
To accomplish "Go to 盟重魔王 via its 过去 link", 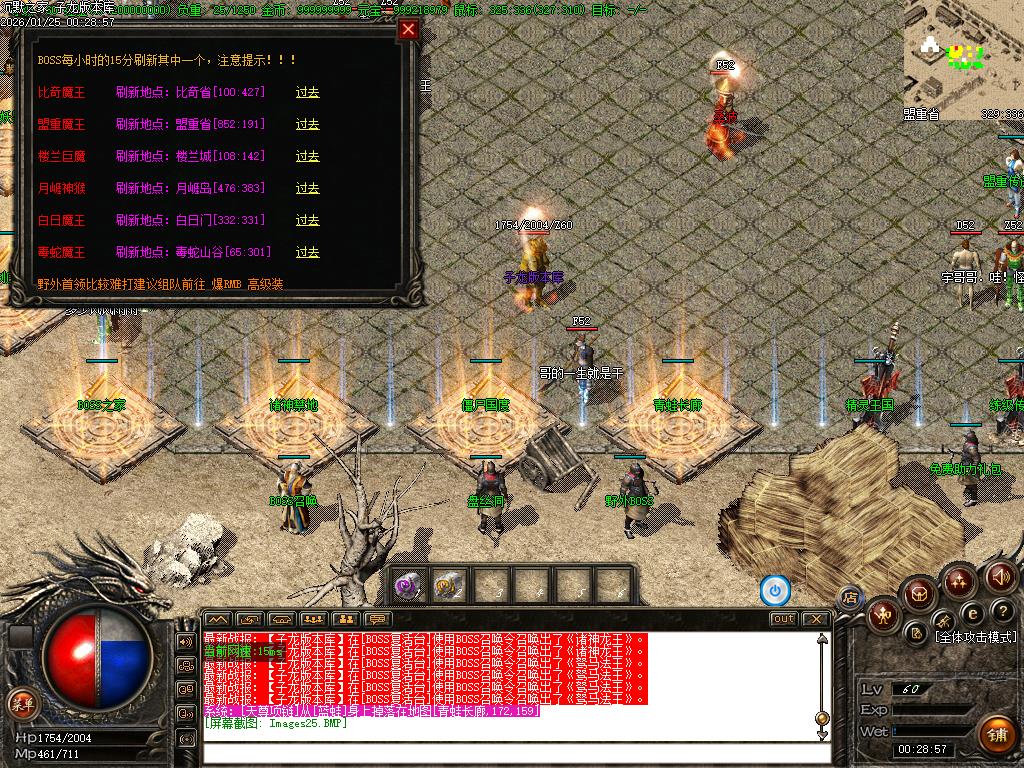I will (307, 124).
